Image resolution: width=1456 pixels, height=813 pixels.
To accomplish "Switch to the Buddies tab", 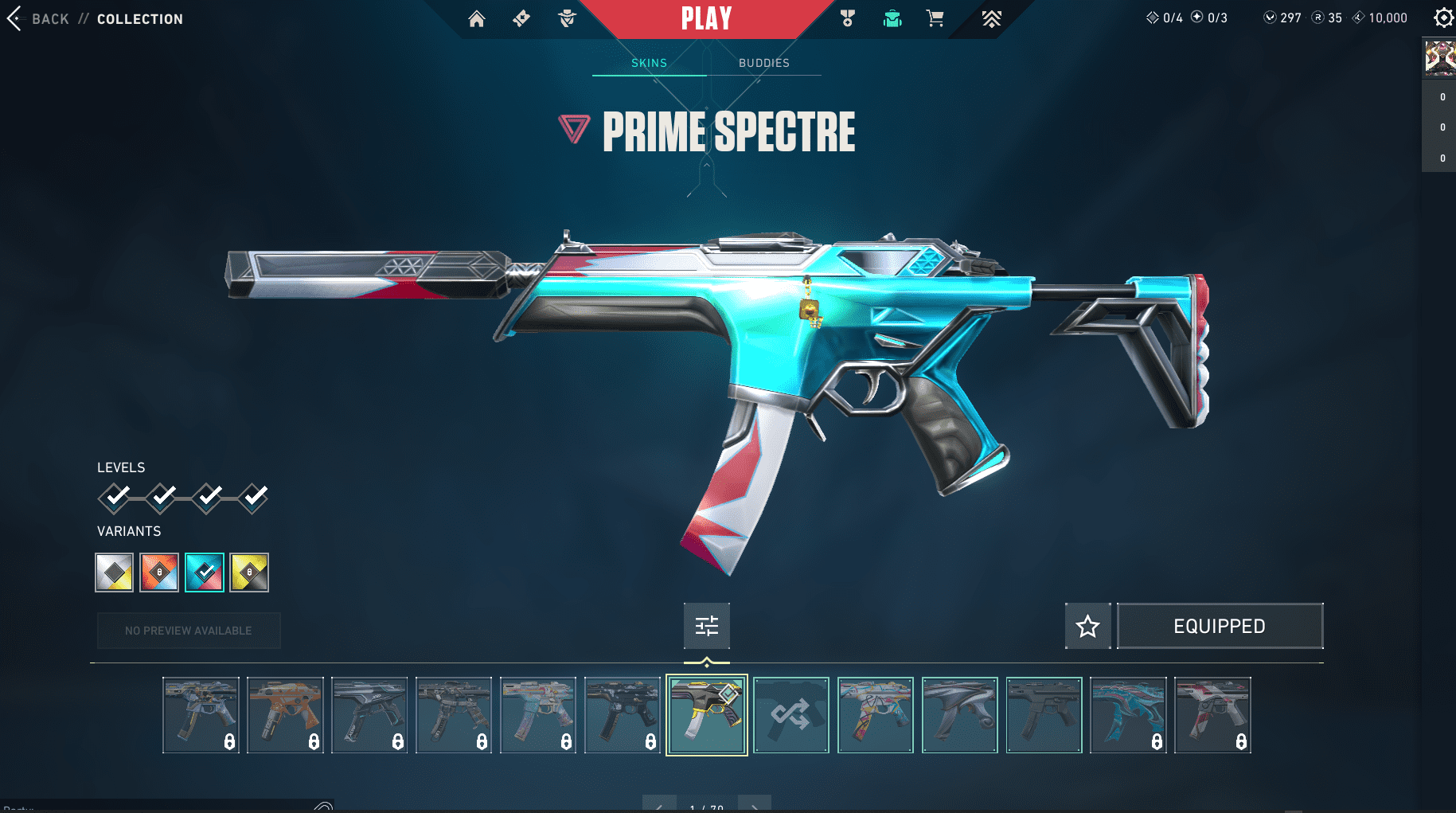I will [763, 63].
